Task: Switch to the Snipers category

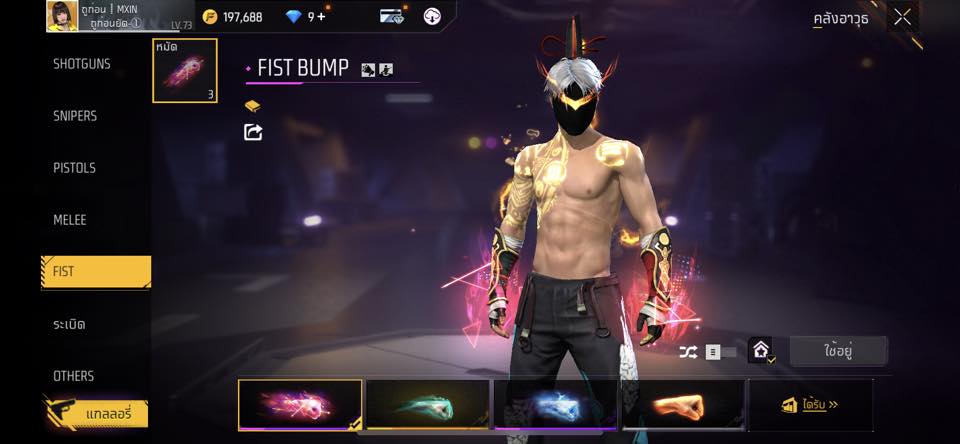Action: pos(75,116)
